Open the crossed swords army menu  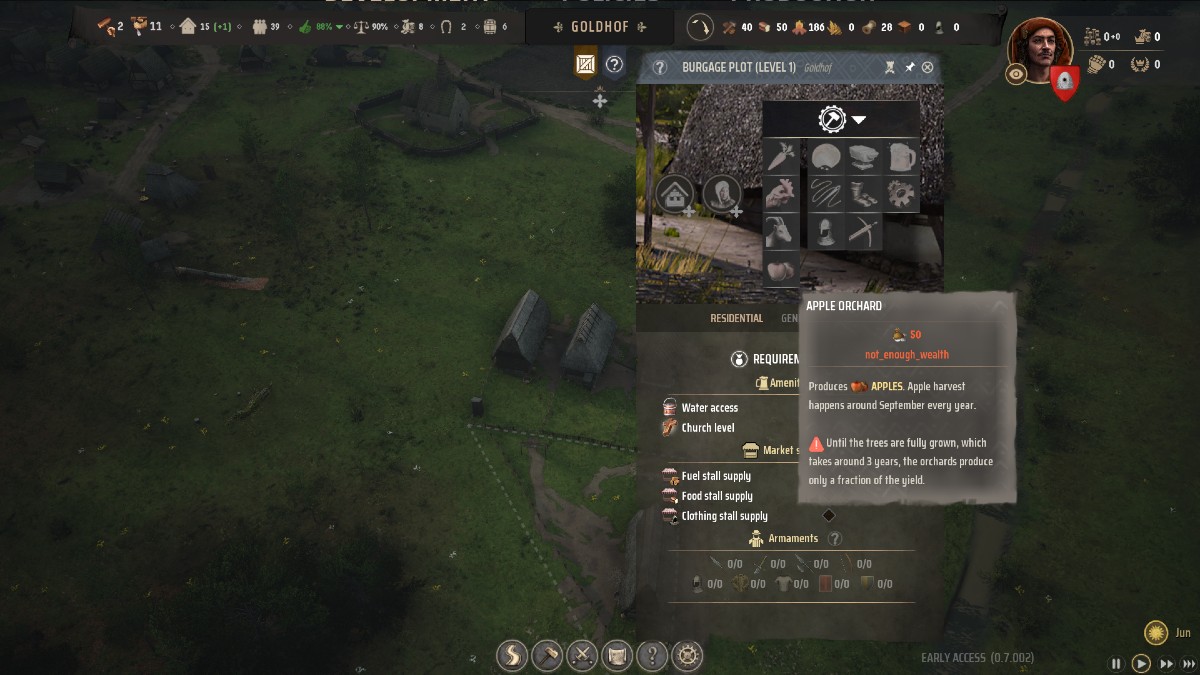coord(582,656)
